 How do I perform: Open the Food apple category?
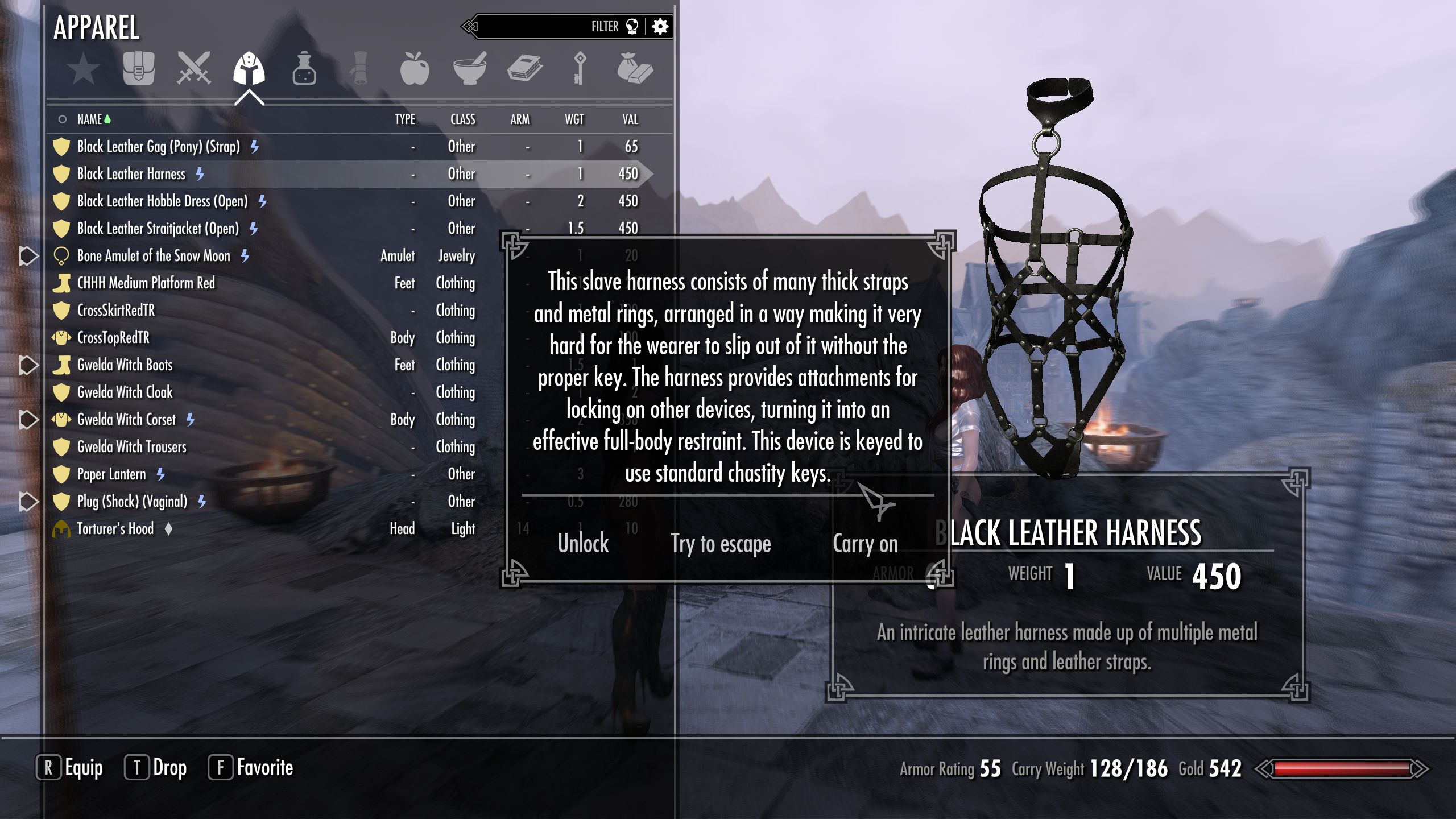point(414,69)
